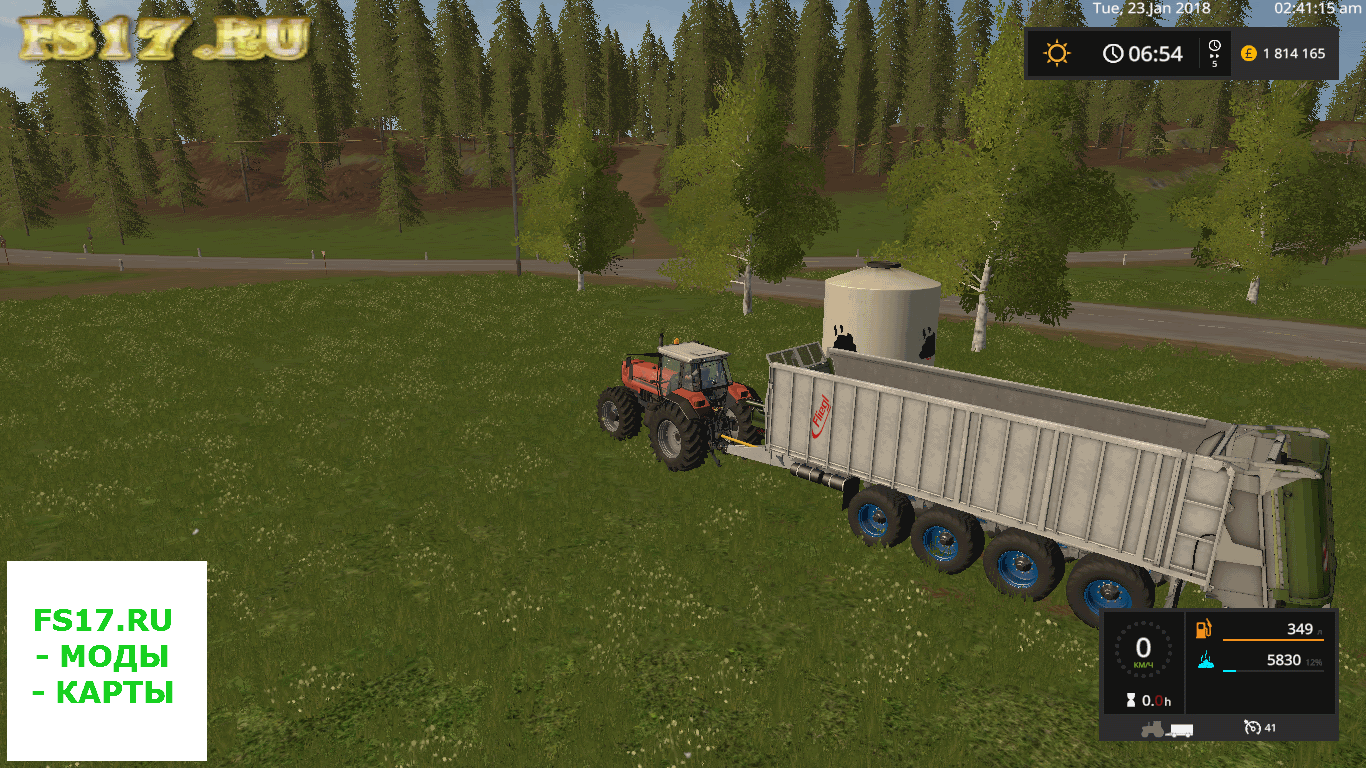The image size is (1366, 768).
Task: Select the tractor and trailer schema icon
Action: pos(1167,729)
